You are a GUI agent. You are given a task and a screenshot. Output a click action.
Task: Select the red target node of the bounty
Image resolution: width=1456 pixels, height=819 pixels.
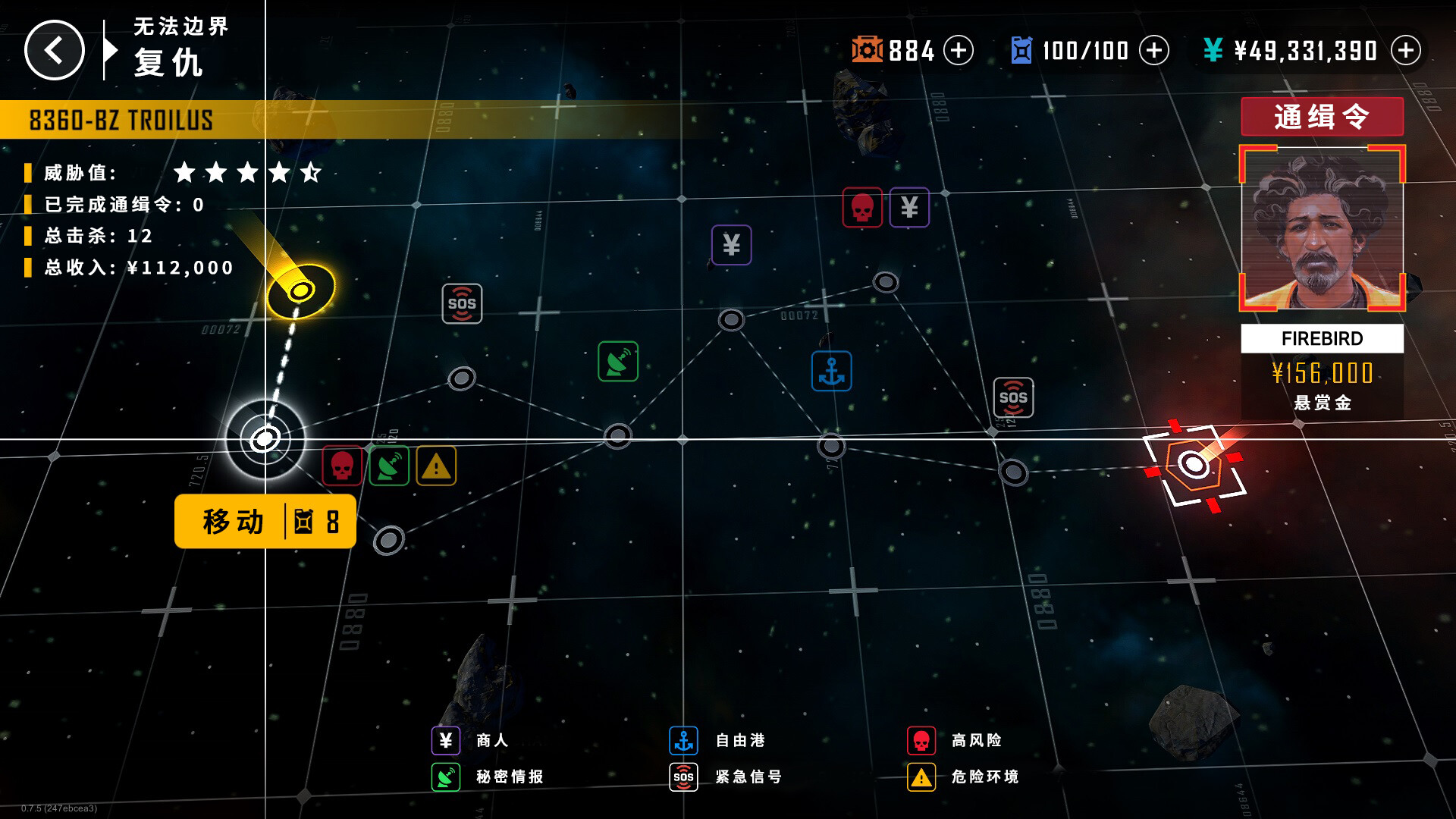pos(1194,464)
